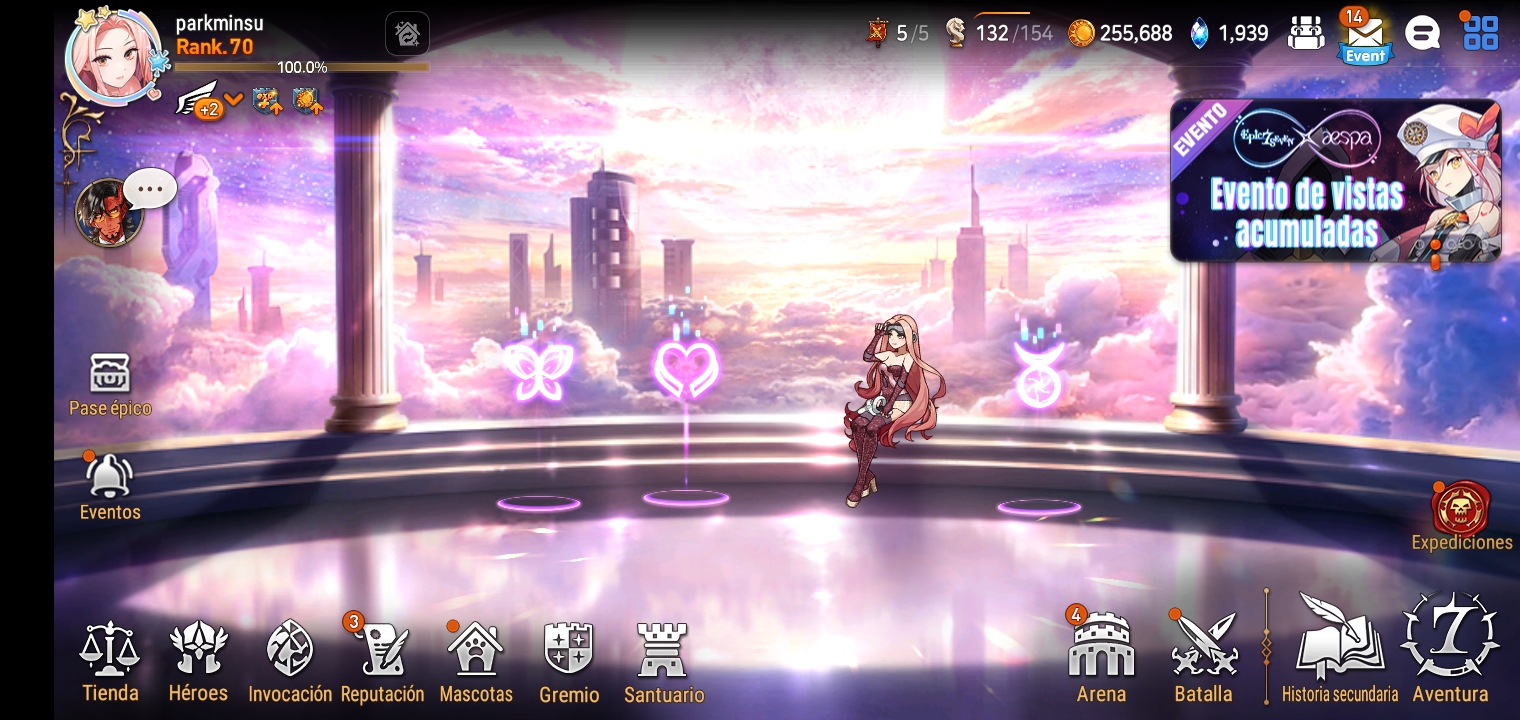This screenshot has height=720, width=1520.
Task: Open the Pase épico chest icon
Action: 110,375
